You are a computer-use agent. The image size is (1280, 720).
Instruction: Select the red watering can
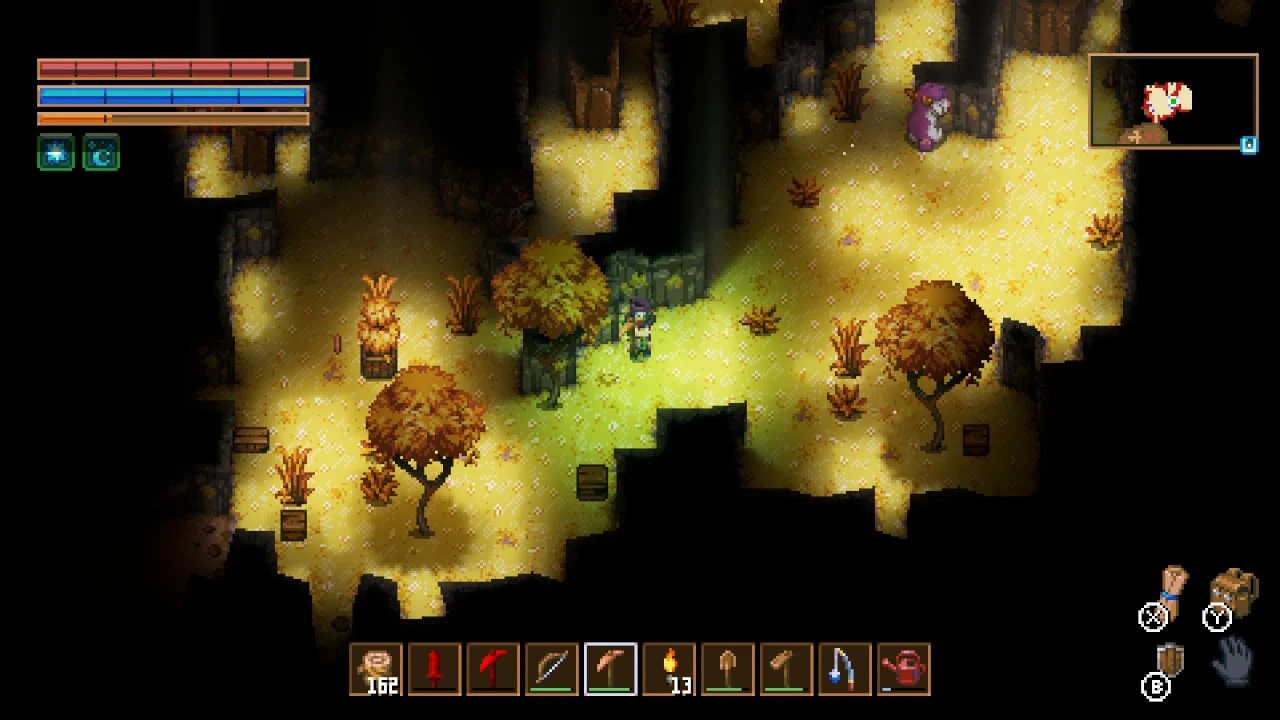(905, 669)
